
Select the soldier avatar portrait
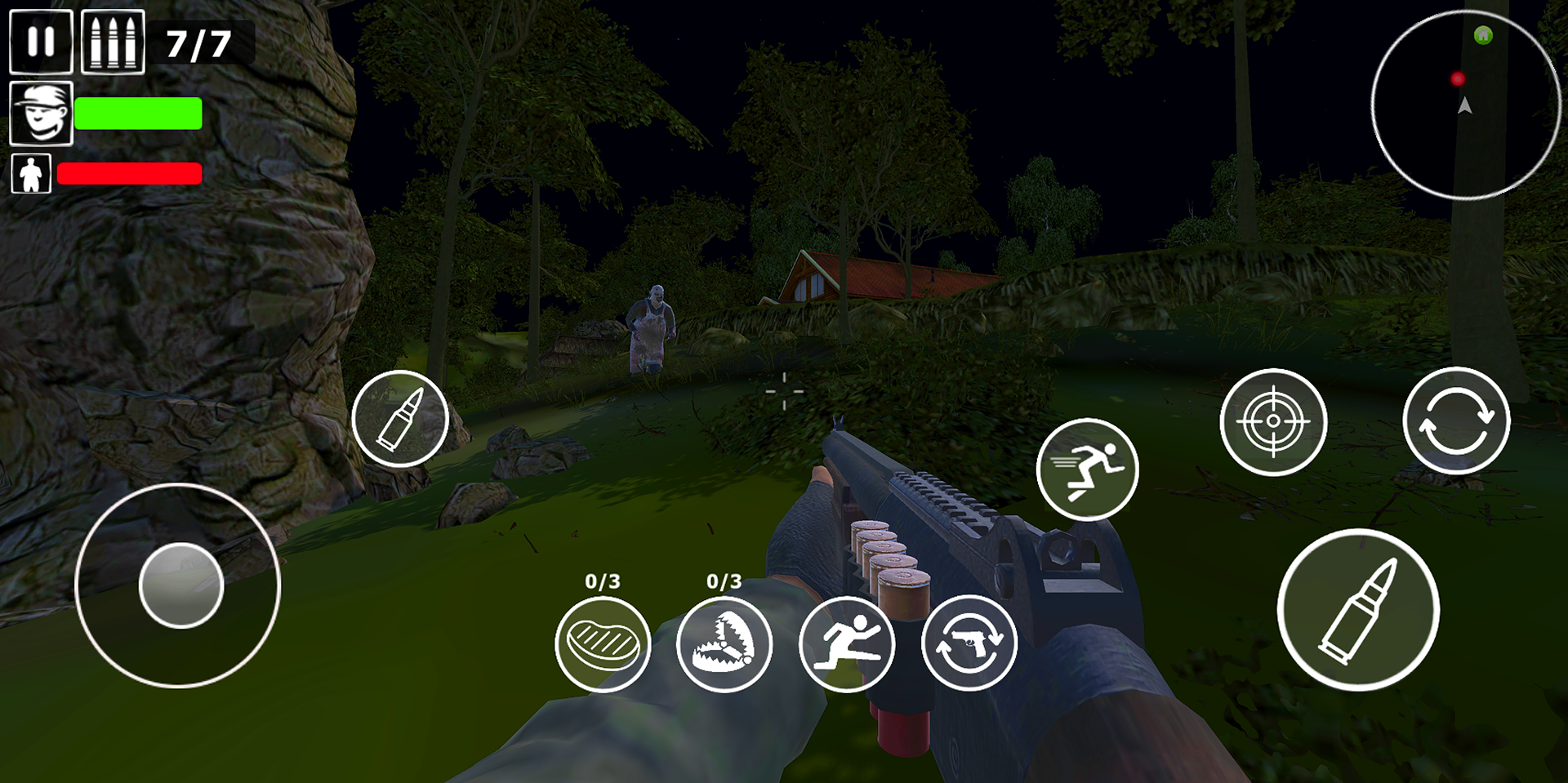click(x=40, y=113)
